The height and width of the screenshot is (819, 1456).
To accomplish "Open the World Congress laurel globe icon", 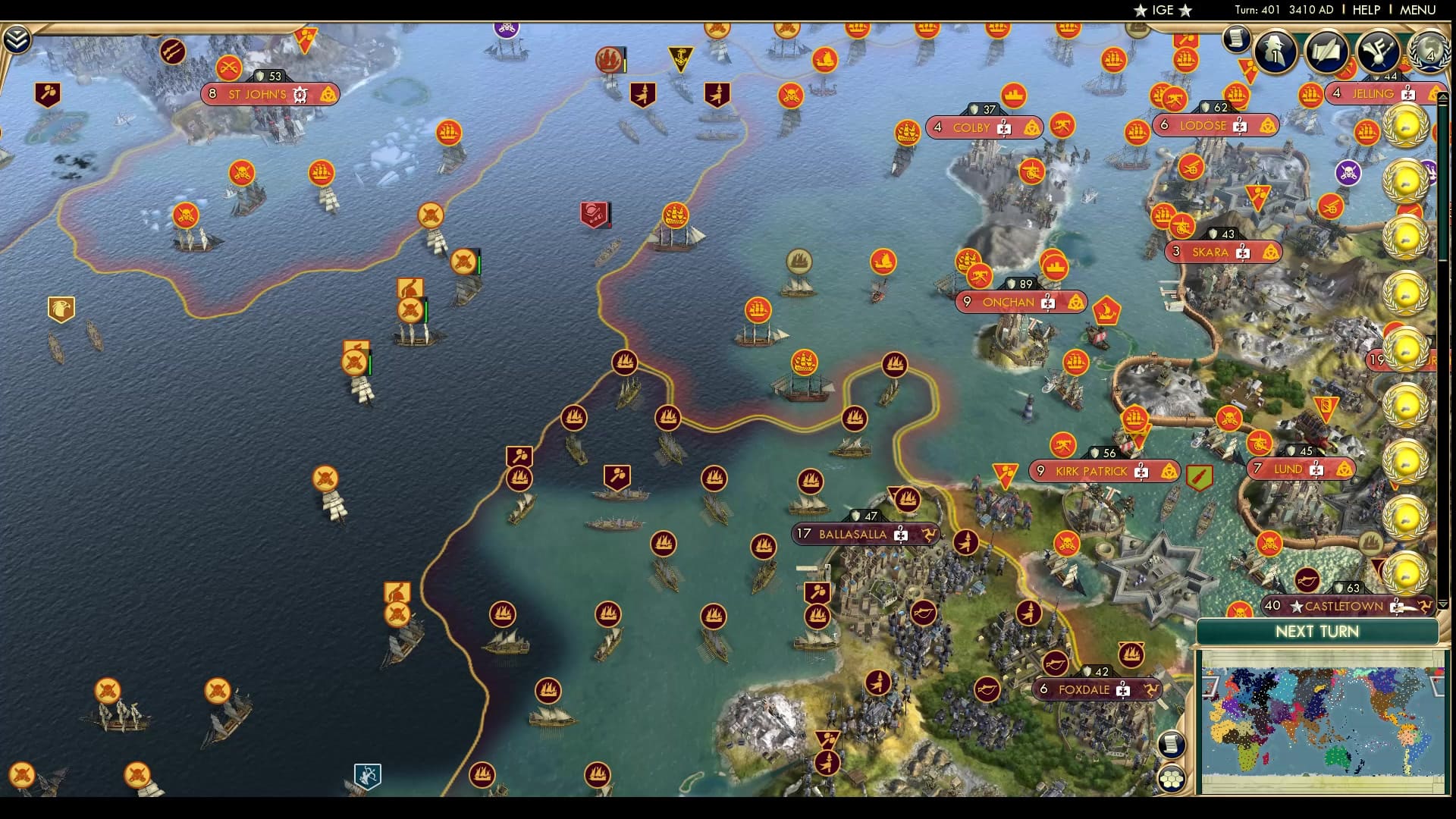I will 1429,55.
